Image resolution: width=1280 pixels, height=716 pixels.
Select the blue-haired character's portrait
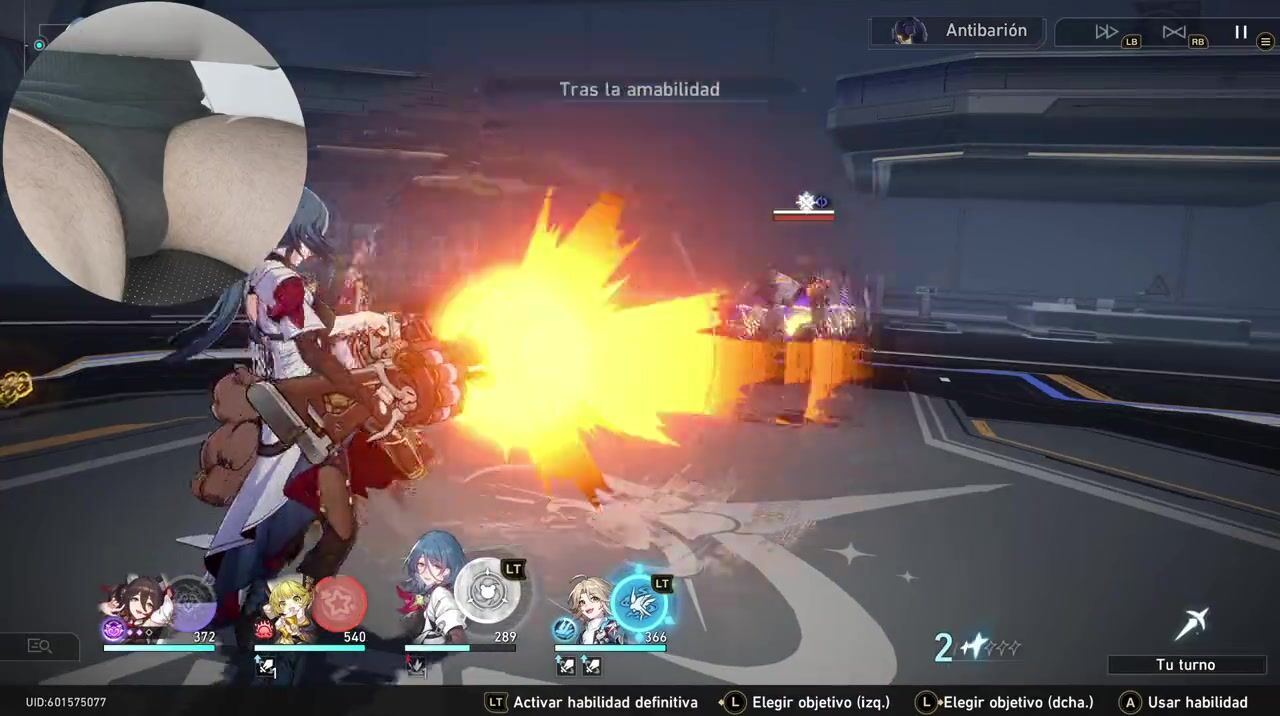pyautogui.click(x=432, y=597)
